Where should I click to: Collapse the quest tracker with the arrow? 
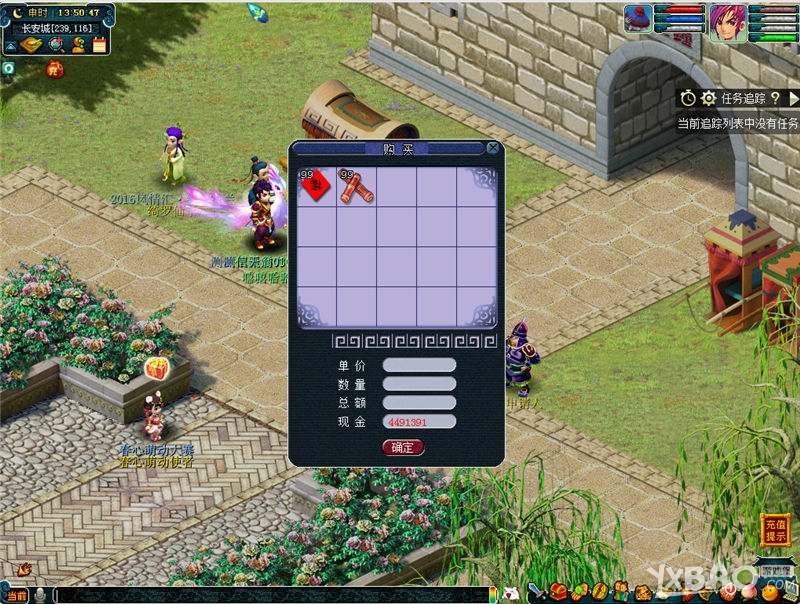(x=793, y=98)
